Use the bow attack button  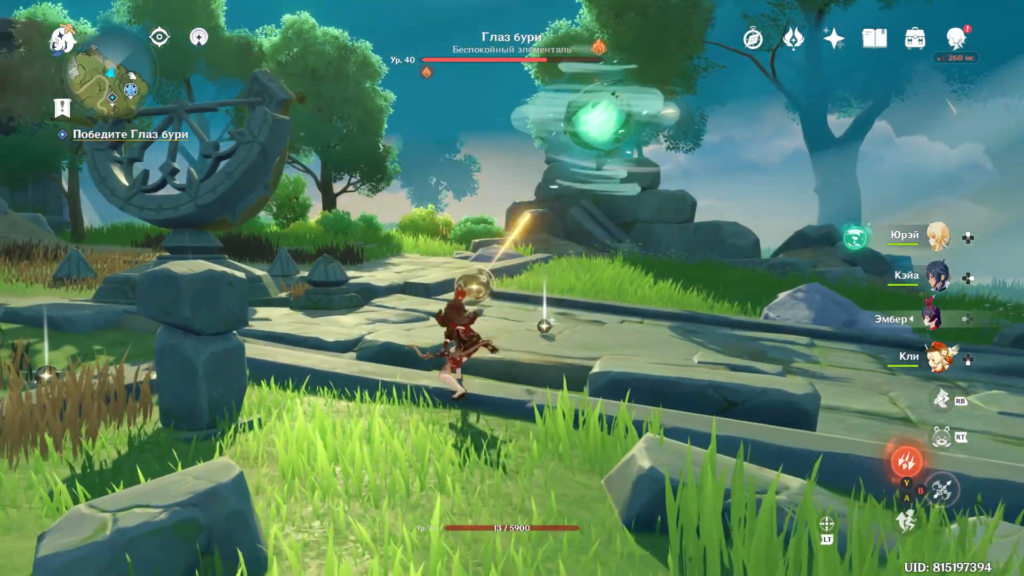942,489
